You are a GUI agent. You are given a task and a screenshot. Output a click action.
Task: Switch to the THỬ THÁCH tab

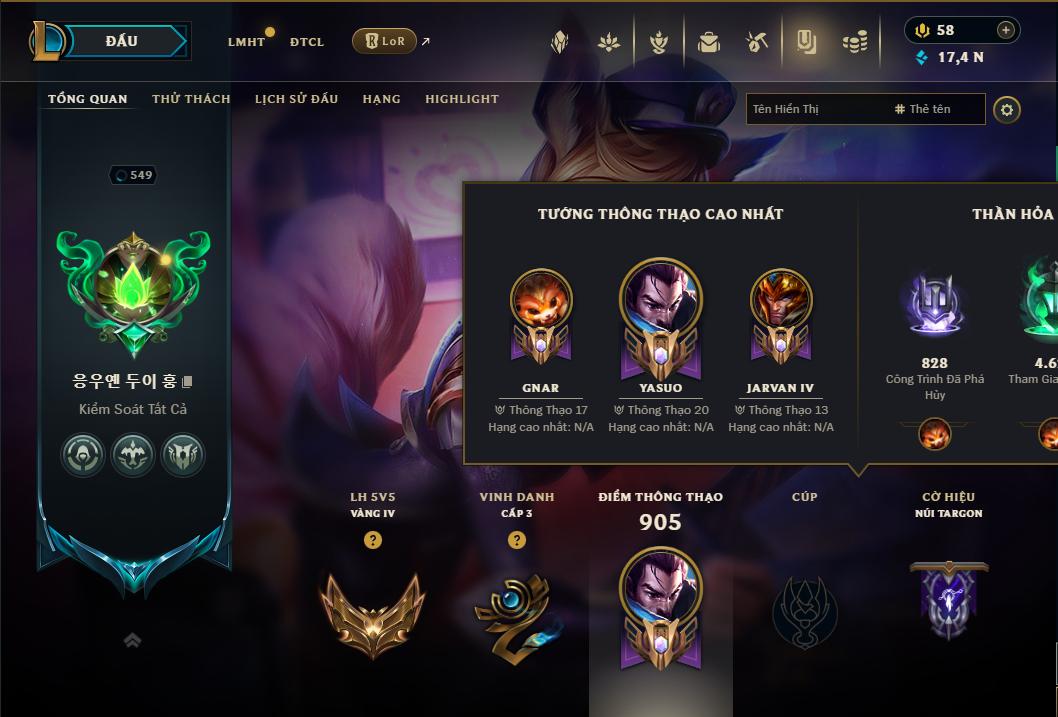pos(191,99)
